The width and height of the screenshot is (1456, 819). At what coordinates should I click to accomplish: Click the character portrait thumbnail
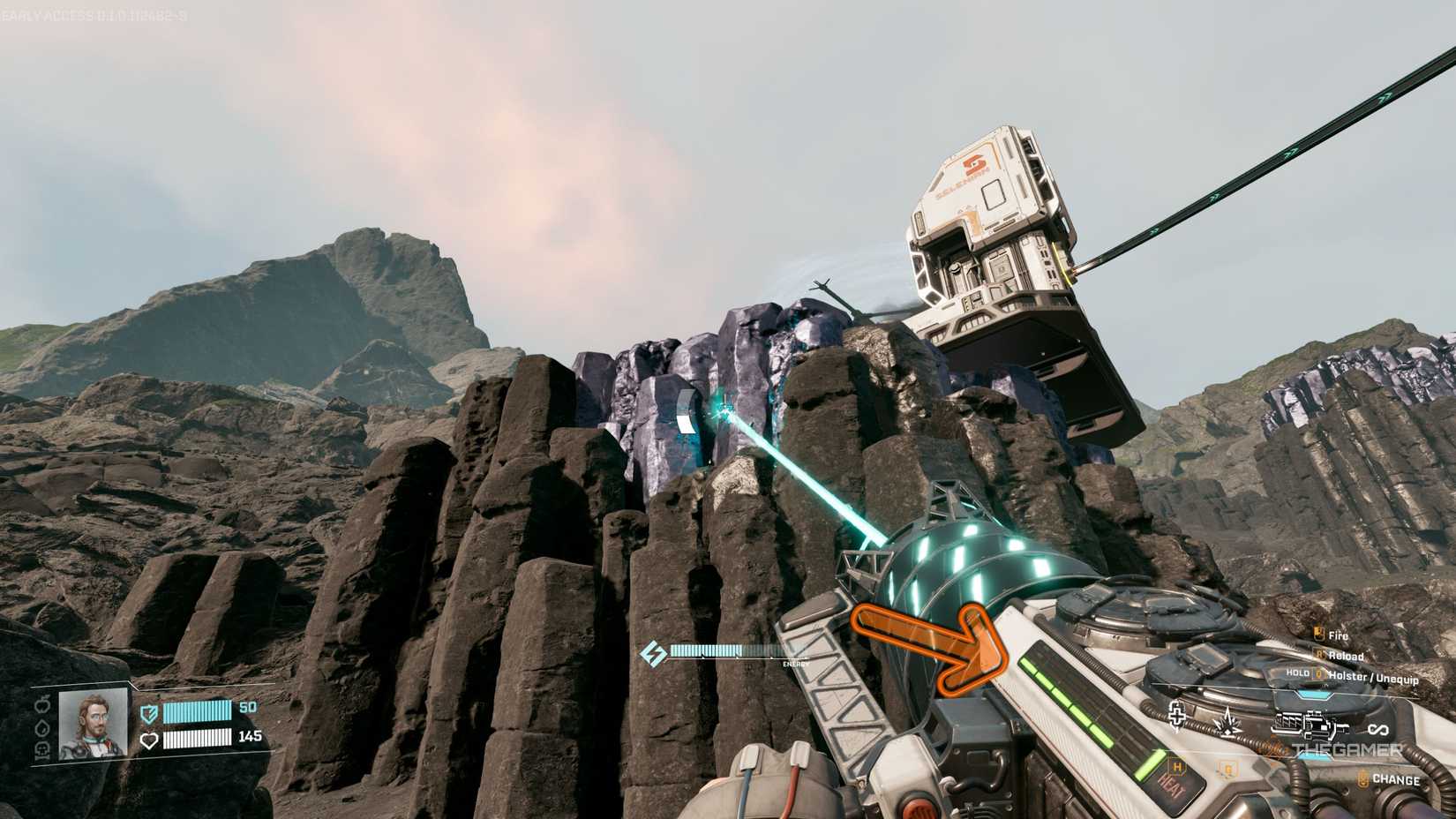click(93, 725)
